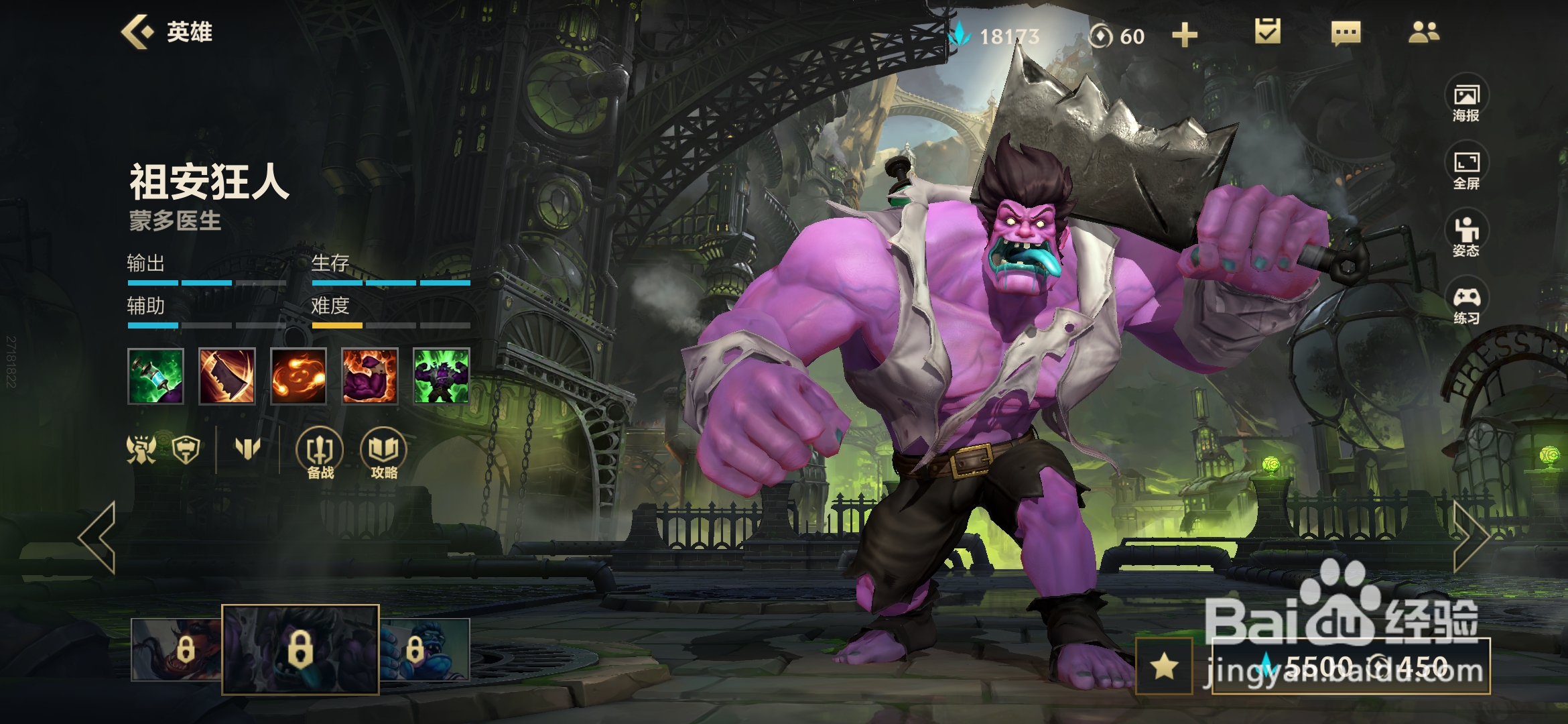Select the bone saw cleaver ability icon

pyautogui.click(x=227, y=376)
